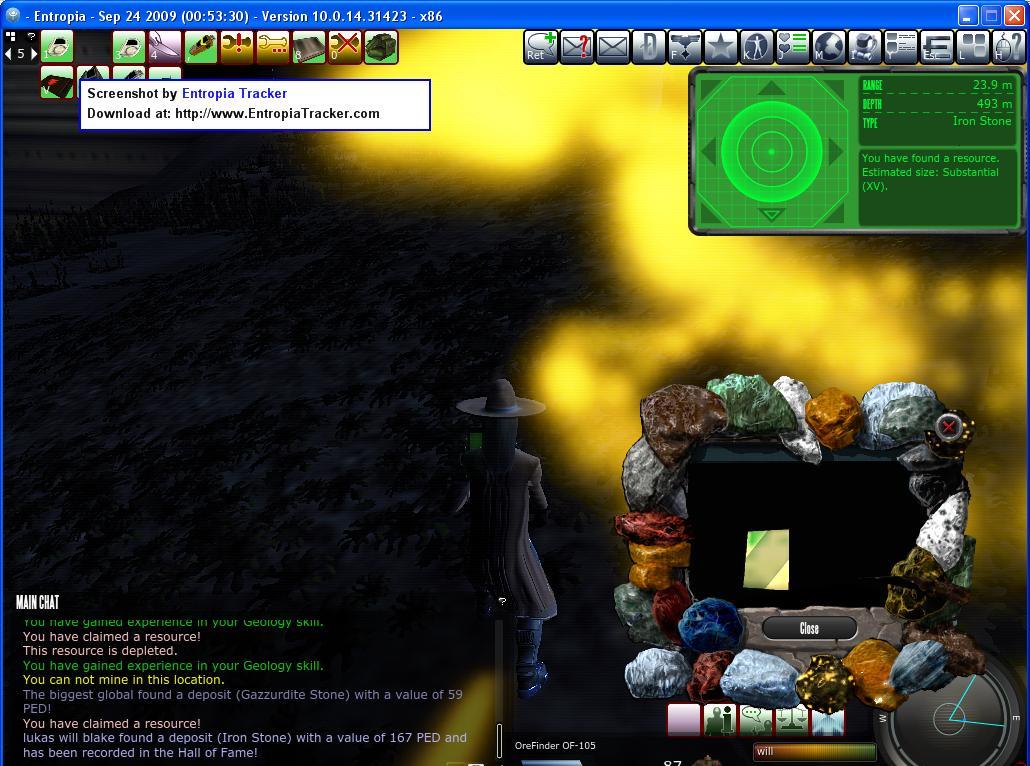Viewport: 1030px width, 766px height.
Task: Use the knife tool in hotbar slot 4
Action: point(164,46)
